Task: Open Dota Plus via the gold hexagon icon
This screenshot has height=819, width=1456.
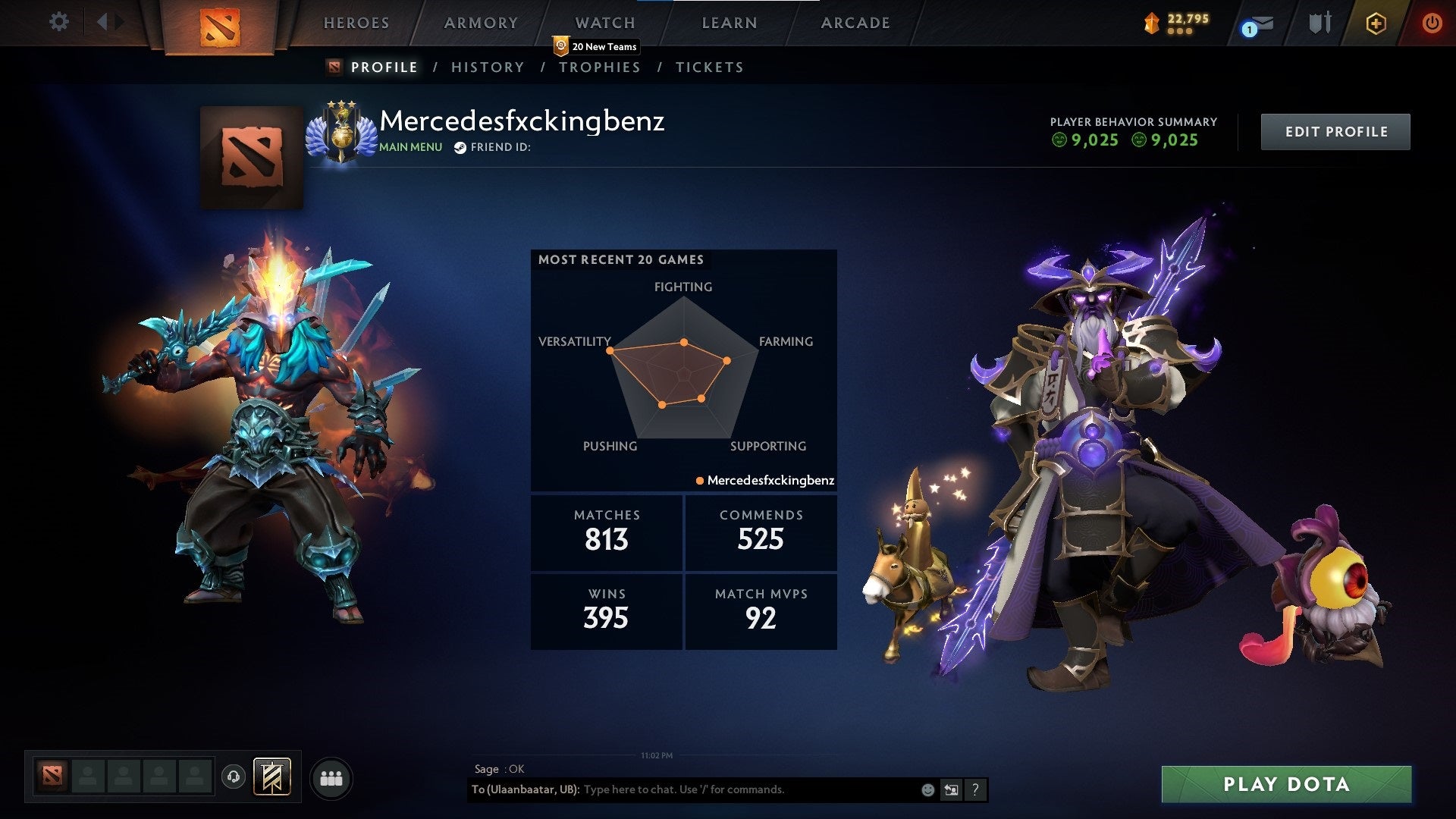Action: [1376, 23]
